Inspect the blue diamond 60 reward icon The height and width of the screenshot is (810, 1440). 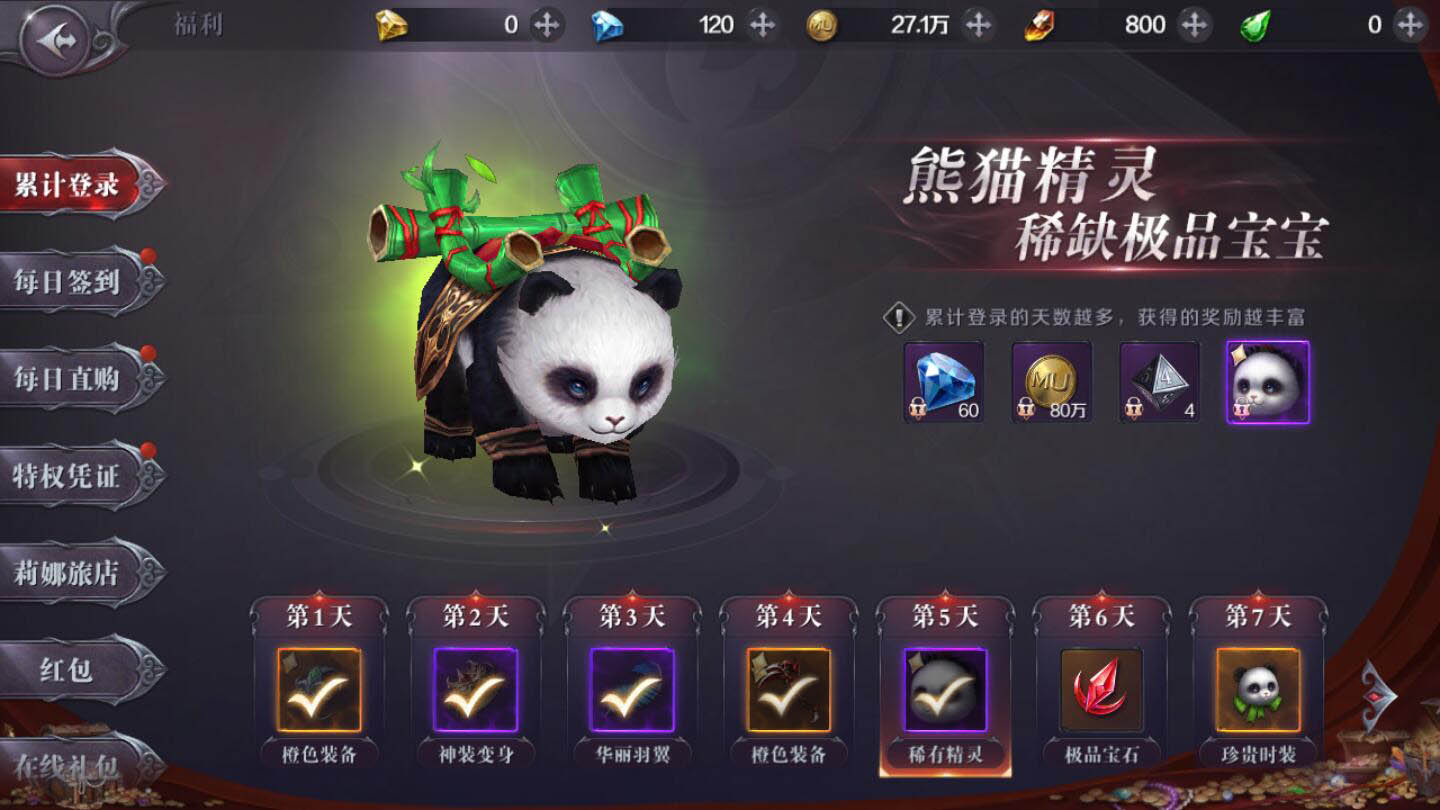click(943, 382)
